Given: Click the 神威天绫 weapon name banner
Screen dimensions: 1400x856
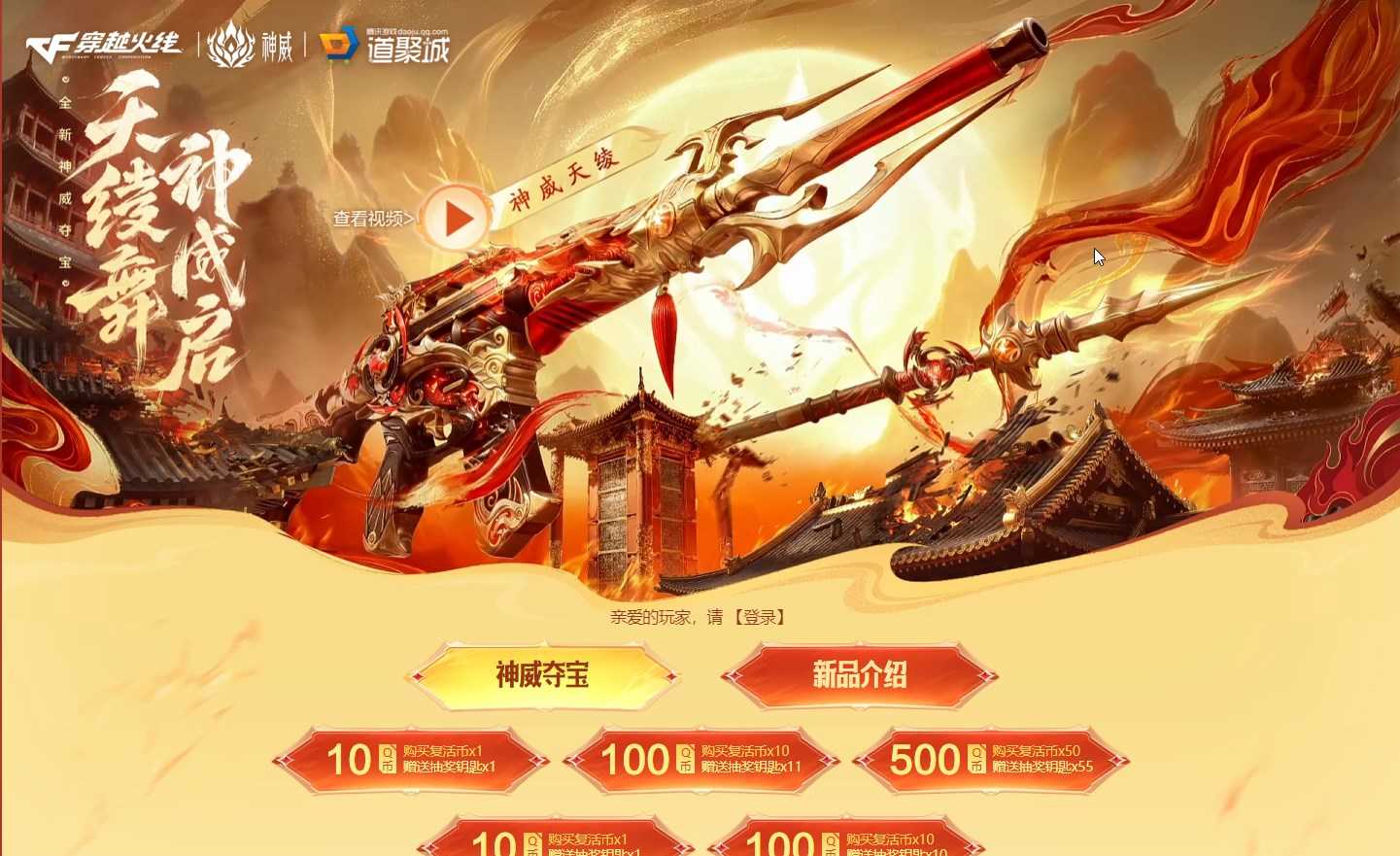Looking at the screenshot, I should click(x=563, y=181).
